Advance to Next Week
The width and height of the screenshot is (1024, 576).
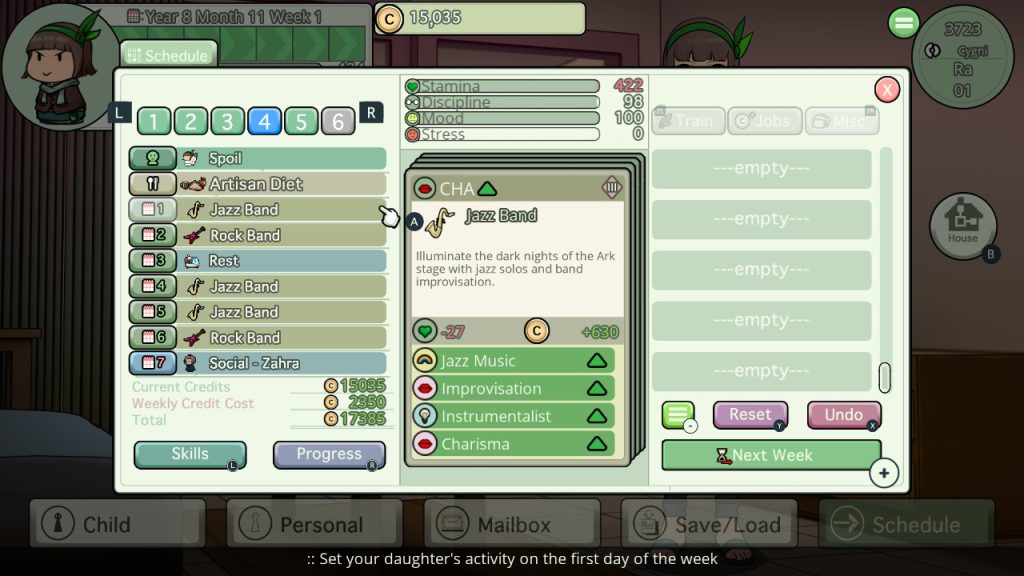coord(770,455)
